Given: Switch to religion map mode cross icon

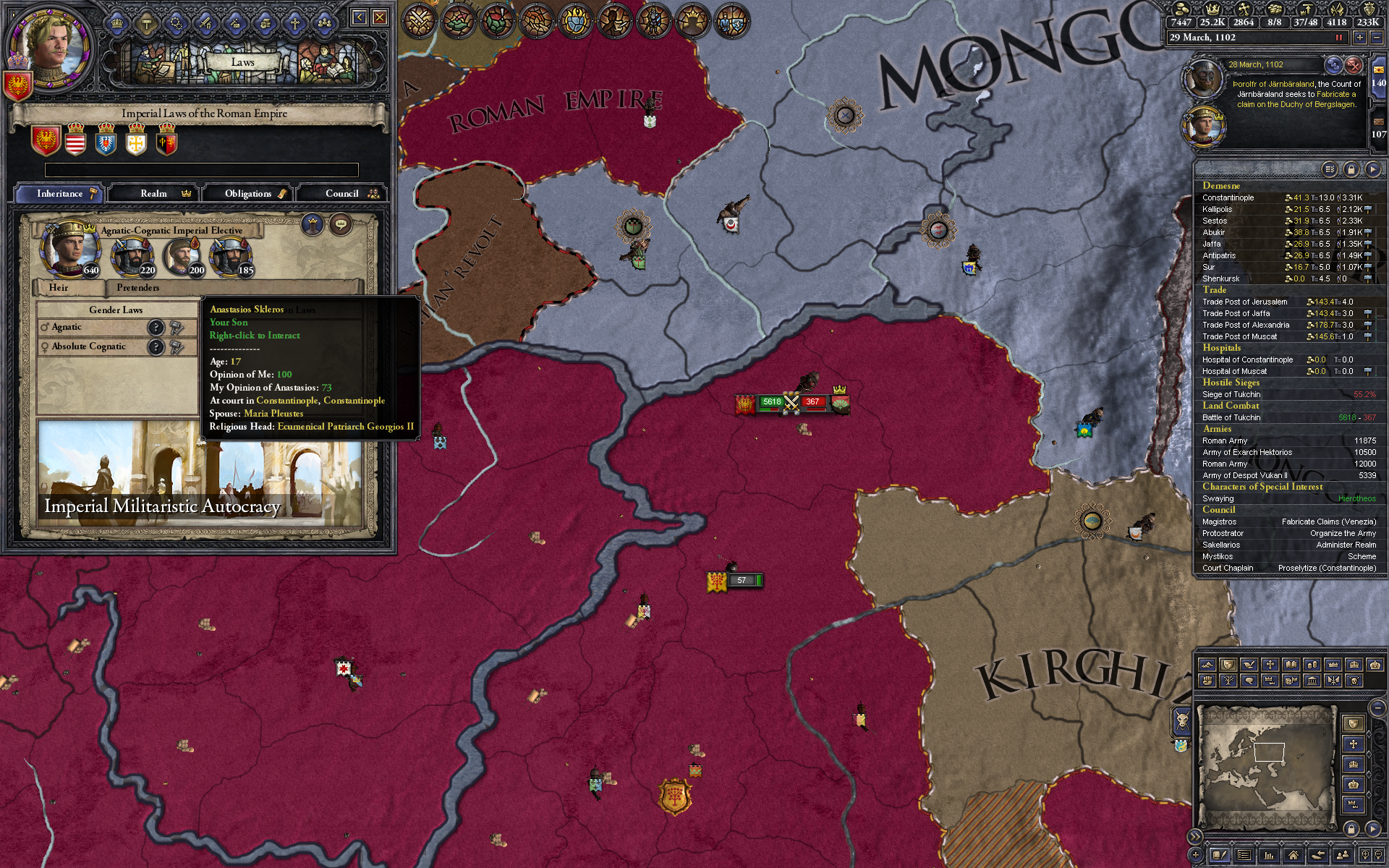Looking at the screenshot, I should point(1271,665).
